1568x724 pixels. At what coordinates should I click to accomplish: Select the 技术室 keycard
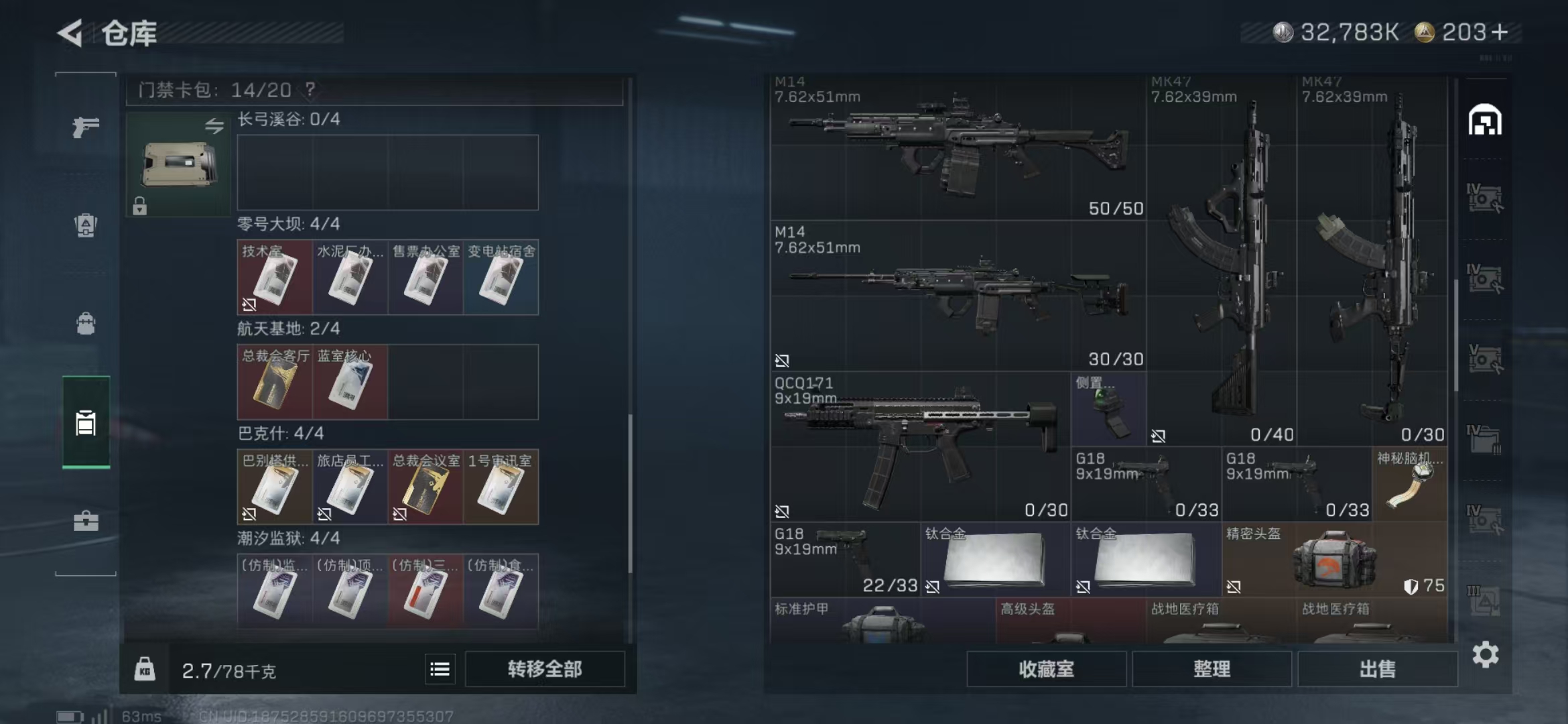[275, 278]
